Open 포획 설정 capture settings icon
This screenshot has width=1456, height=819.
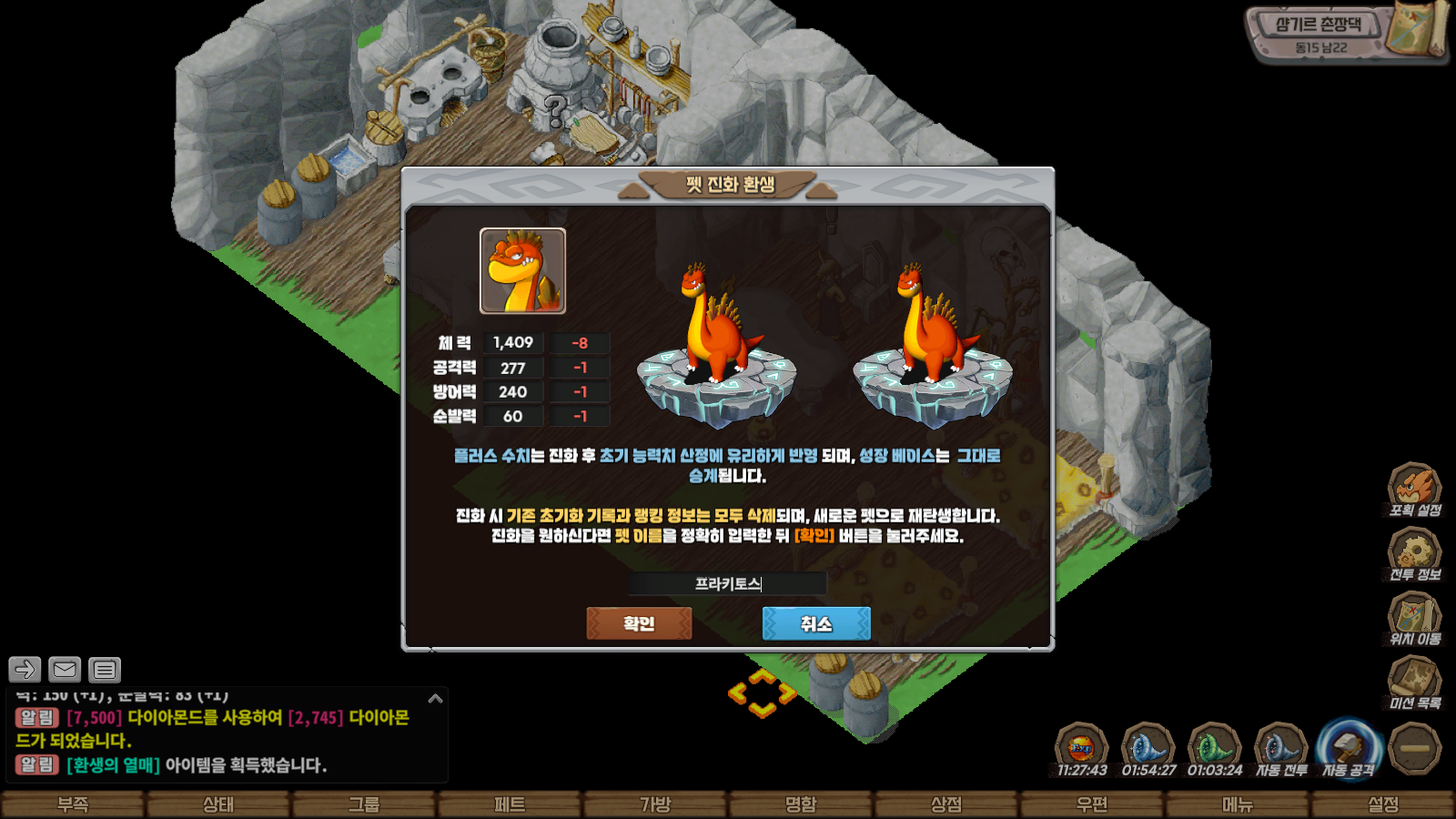[1414, 489]
